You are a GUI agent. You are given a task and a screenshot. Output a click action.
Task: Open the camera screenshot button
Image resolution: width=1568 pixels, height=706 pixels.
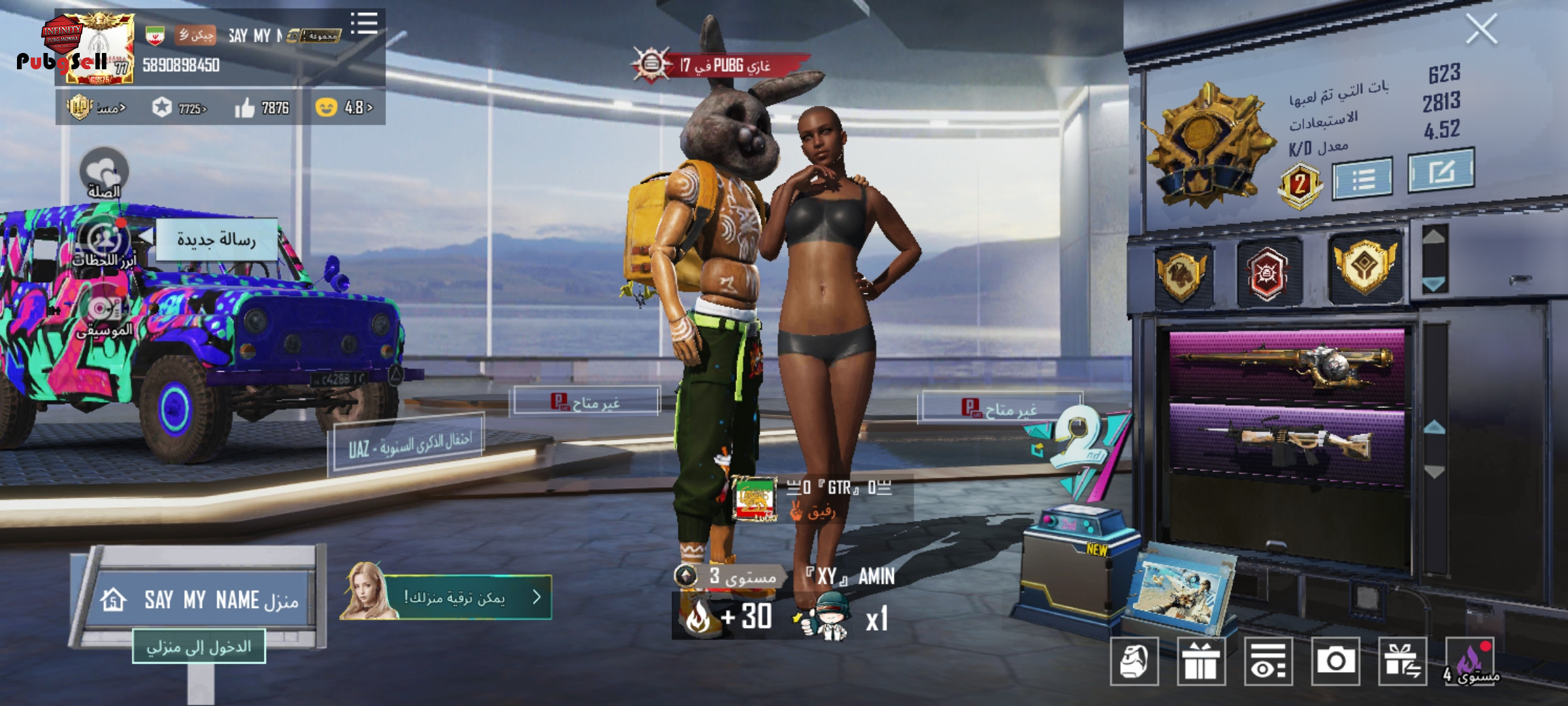(1335, 661)
